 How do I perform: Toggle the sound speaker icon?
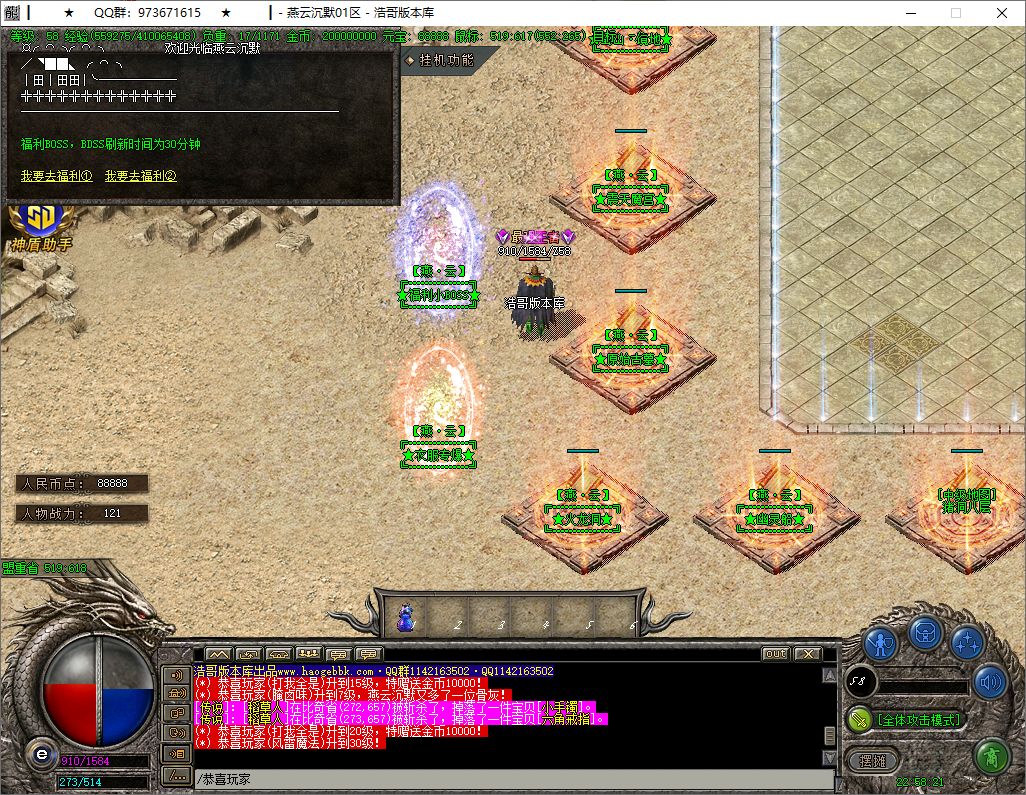[989, 682]
